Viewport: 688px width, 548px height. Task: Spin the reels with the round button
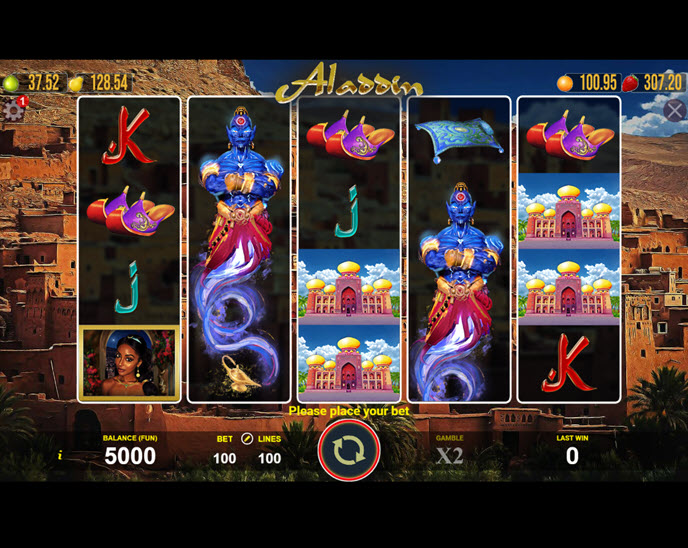click(x=349, y=451)
